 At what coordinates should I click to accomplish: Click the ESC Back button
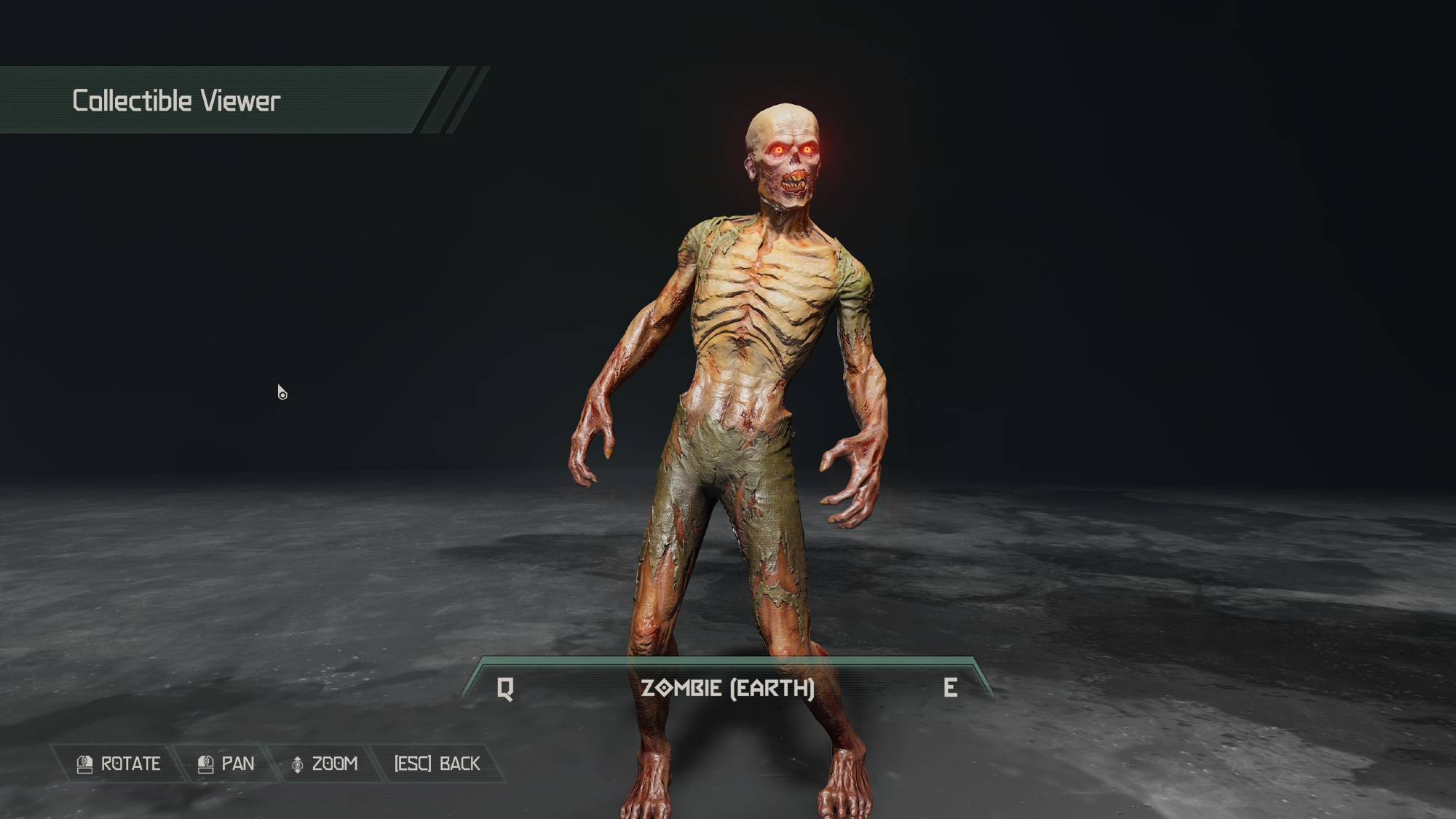click(437, 764)
